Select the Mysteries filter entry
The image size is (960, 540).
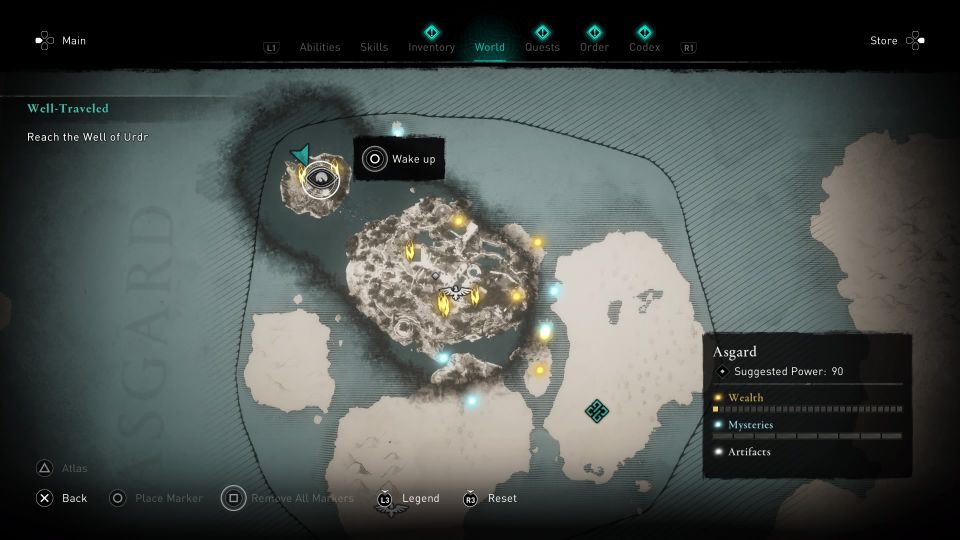point(750,425)
